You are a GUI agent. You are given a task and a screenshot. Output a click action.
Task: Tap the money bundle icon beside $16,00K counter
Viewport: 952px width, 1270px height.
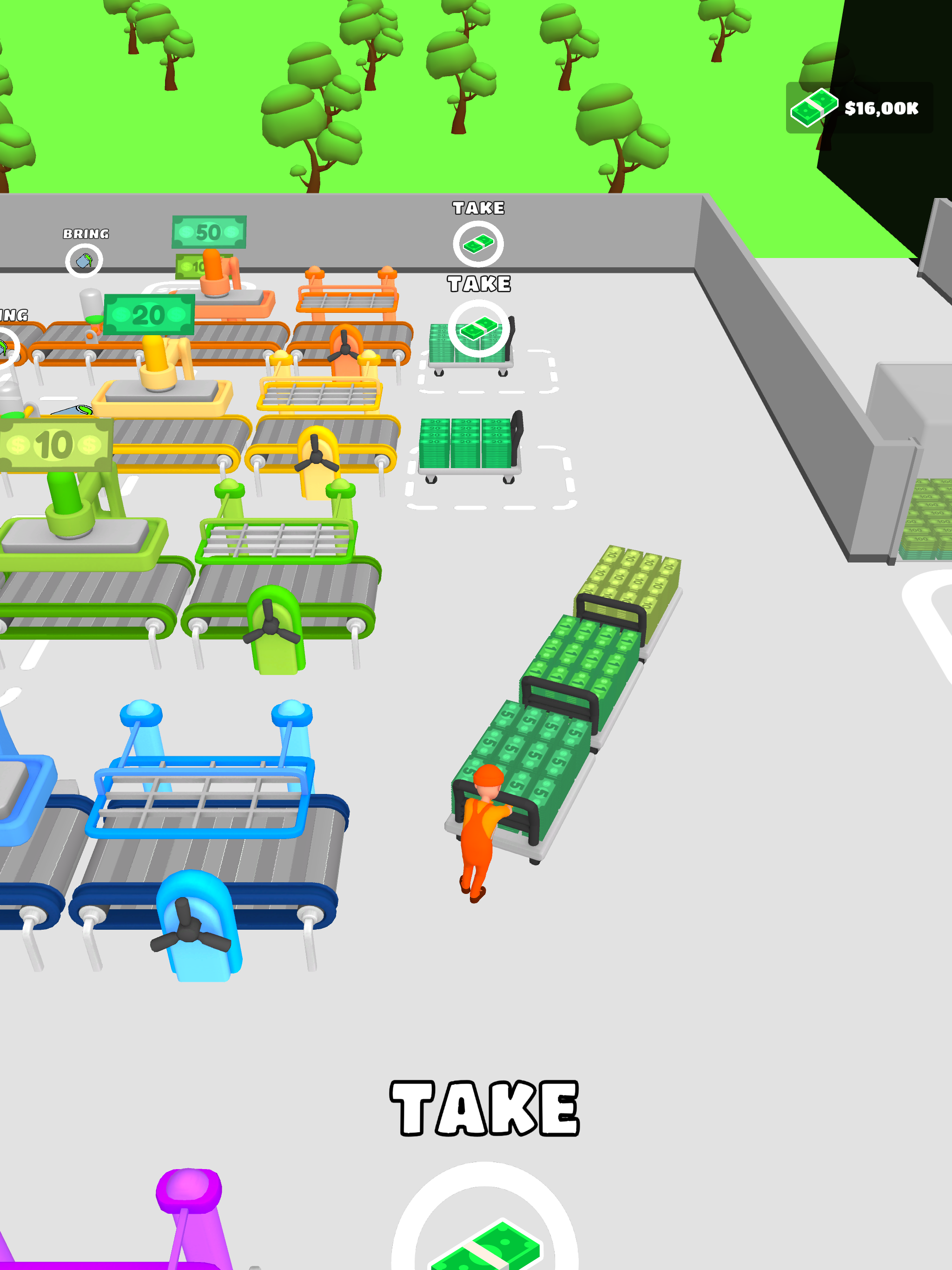(815, 108)
